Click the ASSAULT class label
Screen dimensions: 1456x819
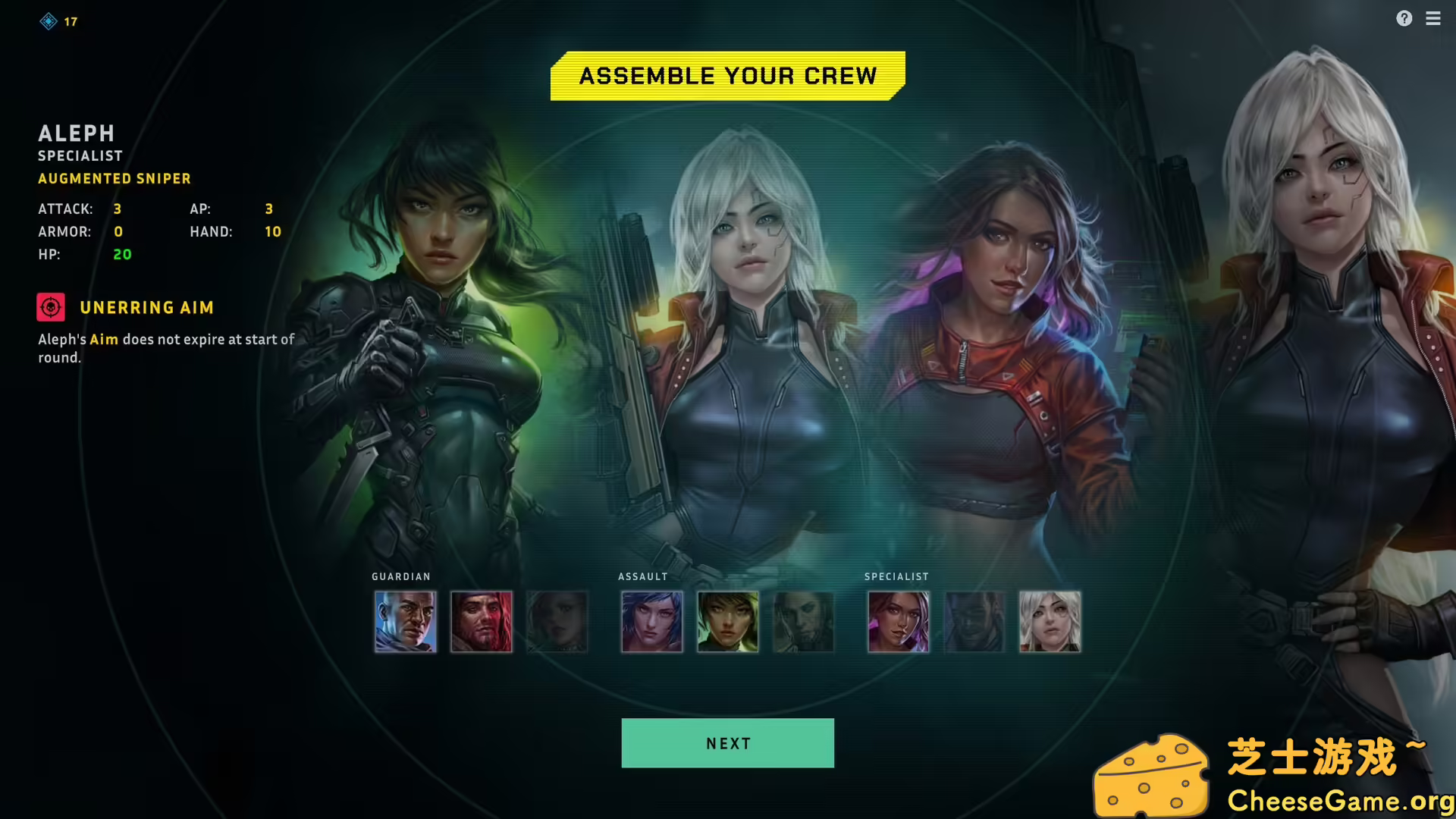643,576
